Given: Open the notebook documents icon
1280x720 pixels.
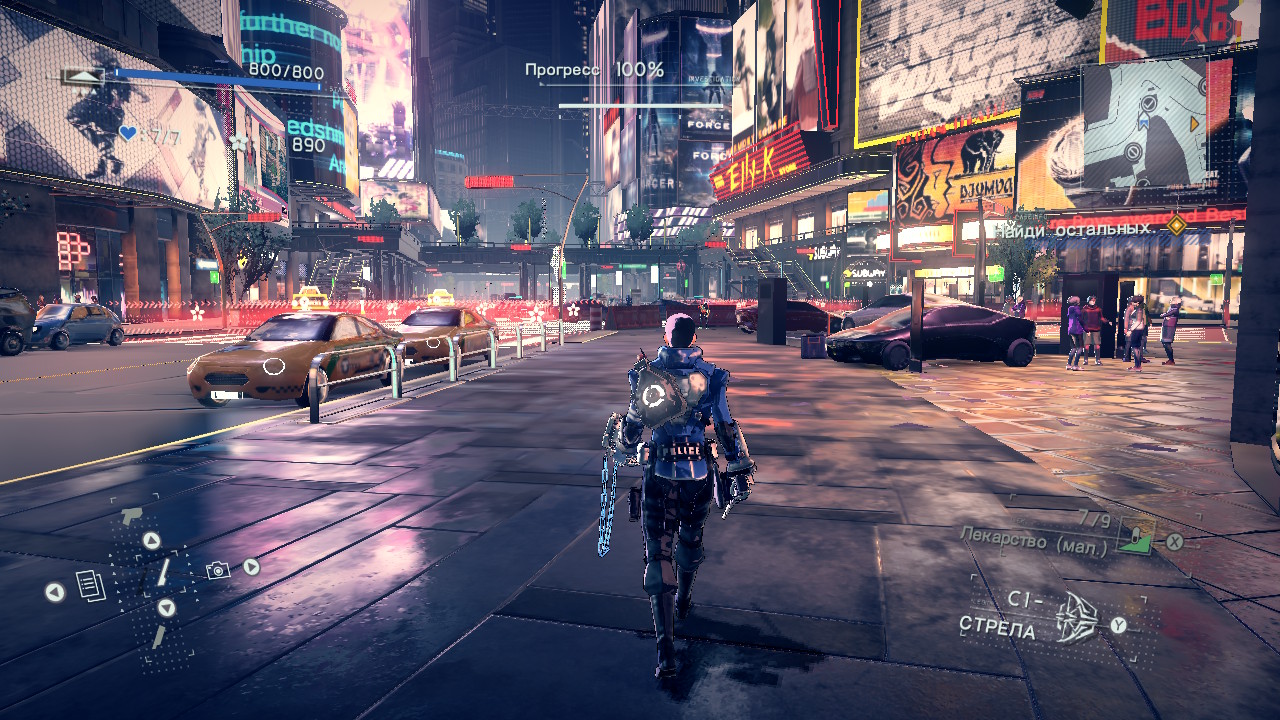Looking at the screenshot, I should pyautogui.click(x=91, y=586).
